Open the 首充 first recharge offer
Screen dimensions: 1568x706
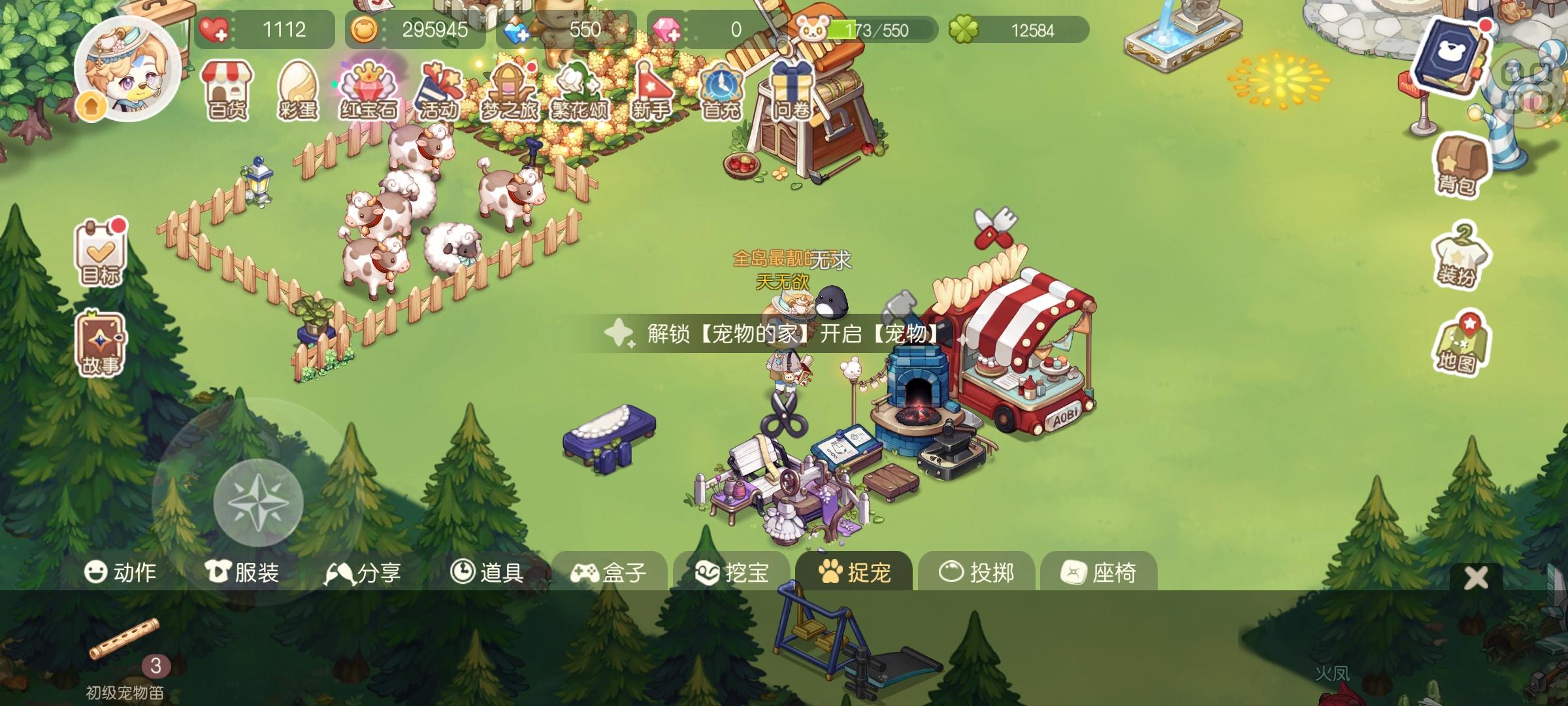pyautogui.click(x=722, y=90)
